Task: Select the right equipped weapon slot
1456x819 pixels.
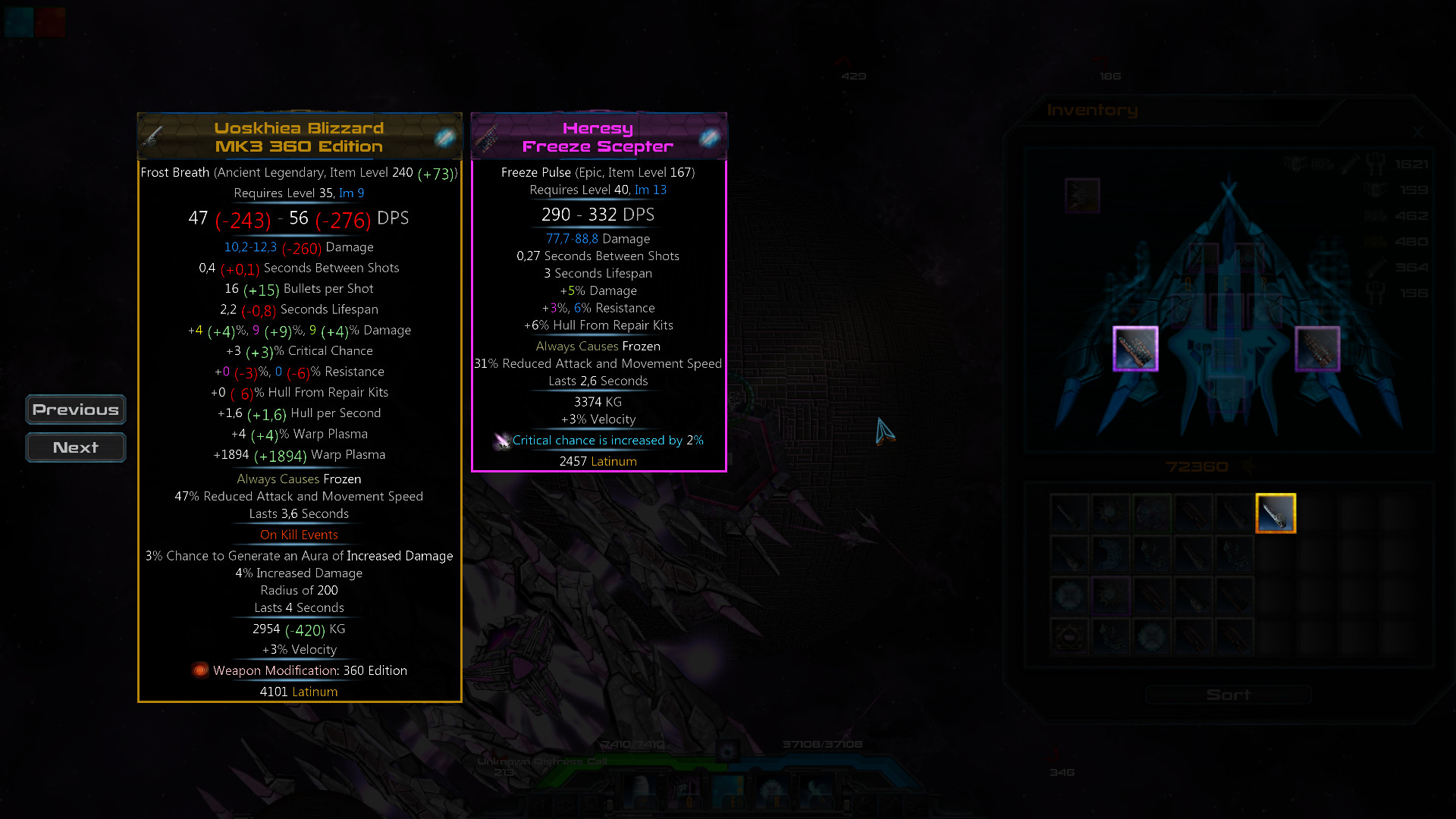Action: point(1317,349)
